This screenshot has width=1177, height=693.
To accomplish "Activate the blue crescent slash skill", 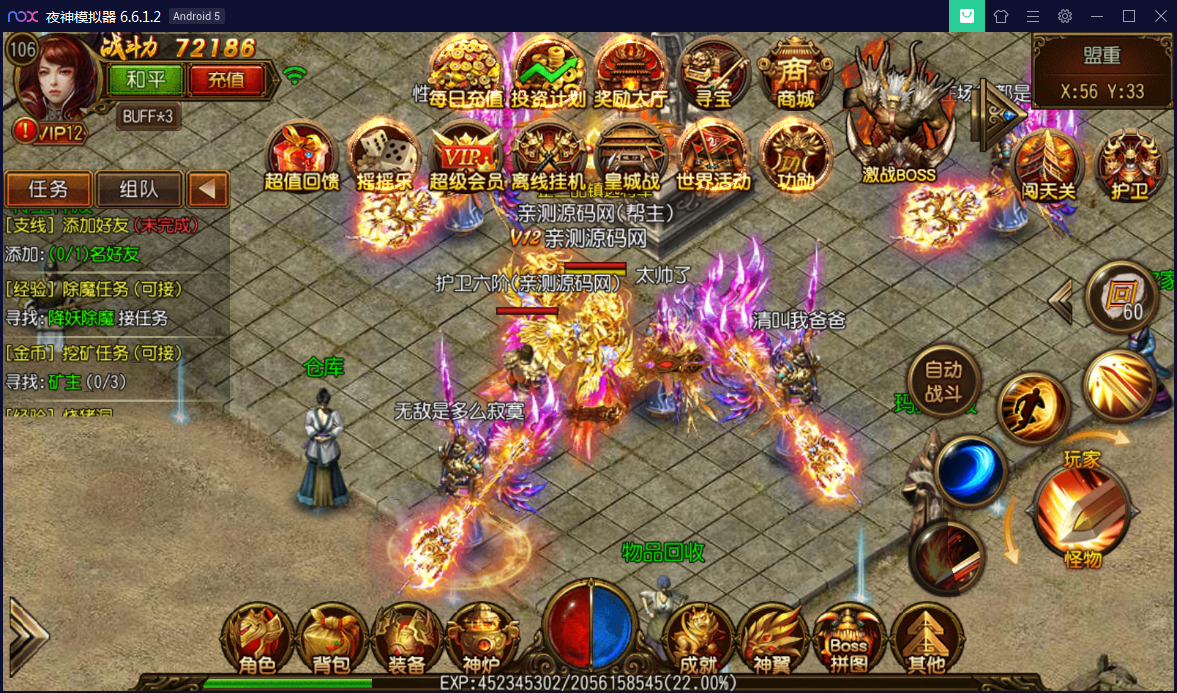I will 970,471.
